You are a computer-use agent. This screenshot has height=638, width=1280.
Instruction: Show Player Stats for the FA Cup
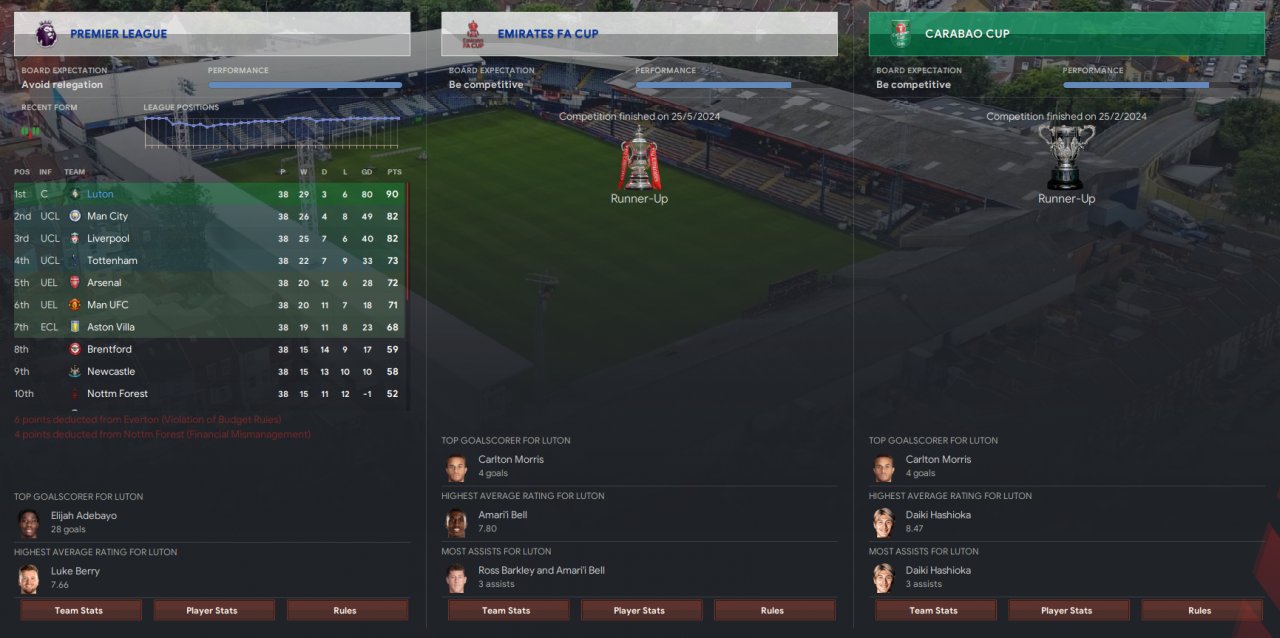[639, 610]
